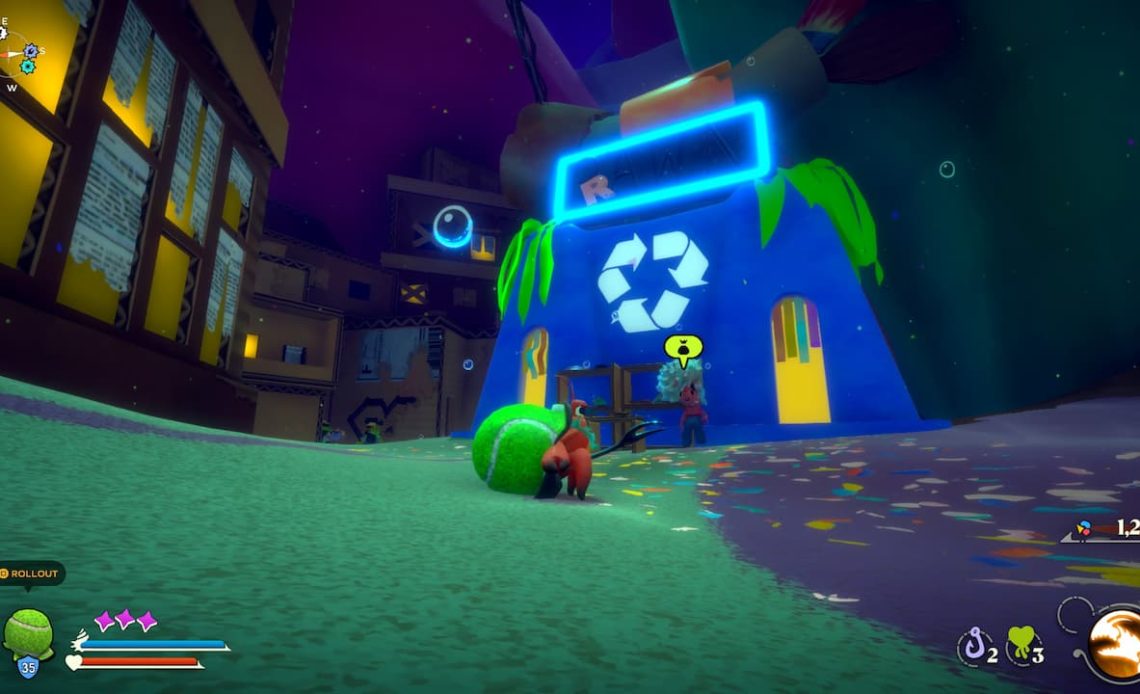Select the purple gear marker on the compass
This screenshot has width=1140, height=694.
(x=31, y=50)
